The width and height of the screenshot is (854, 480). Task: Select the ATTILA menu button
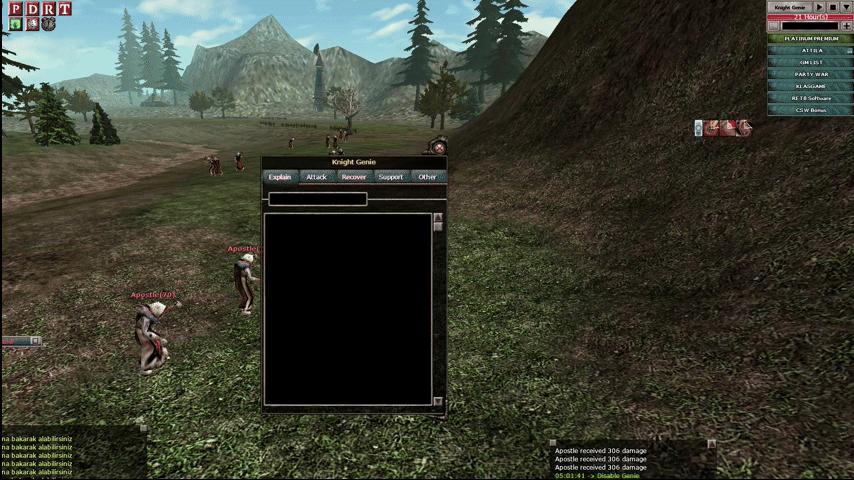(811, 50)
